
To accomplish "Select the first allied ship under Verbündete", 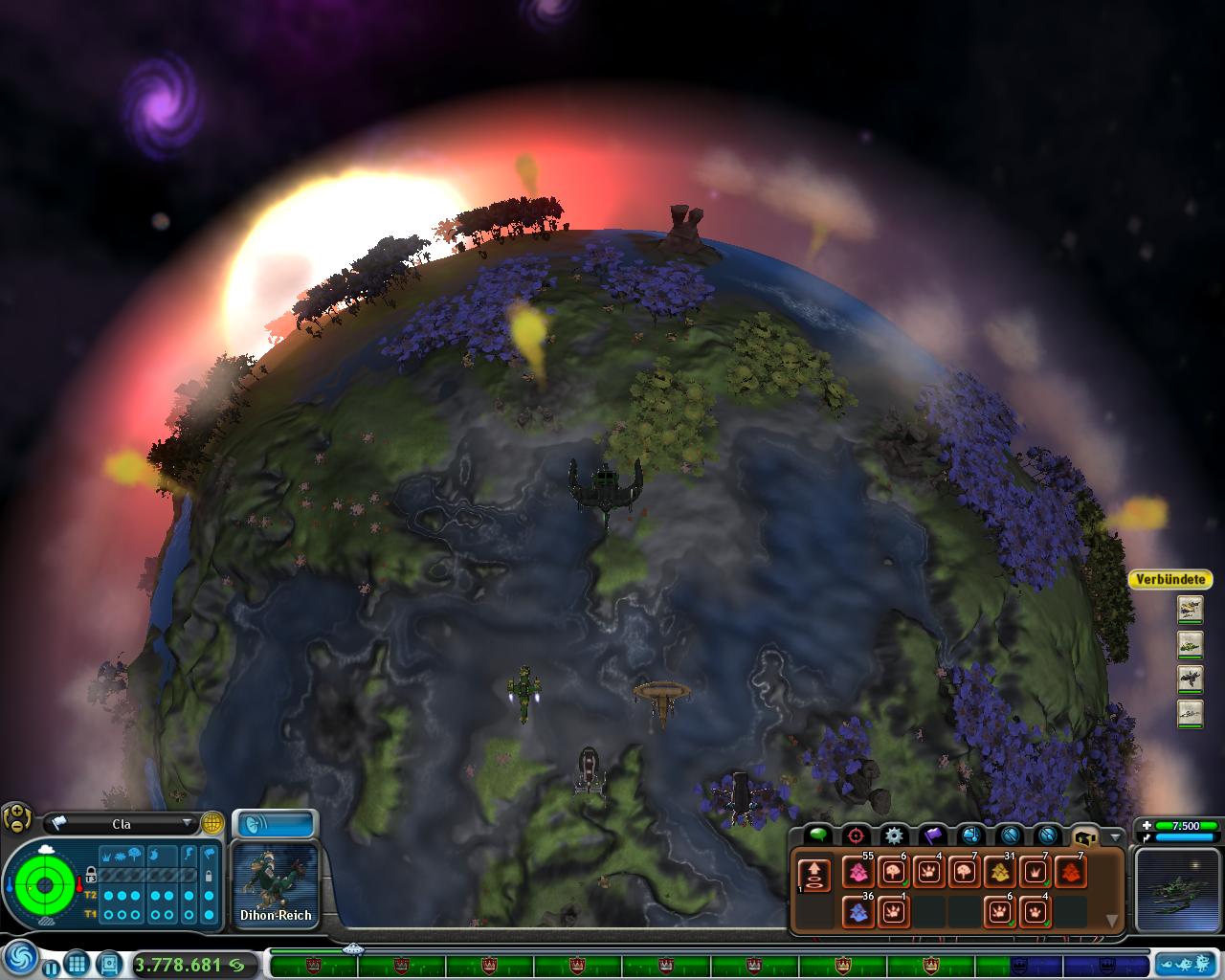I will 1190,608.
